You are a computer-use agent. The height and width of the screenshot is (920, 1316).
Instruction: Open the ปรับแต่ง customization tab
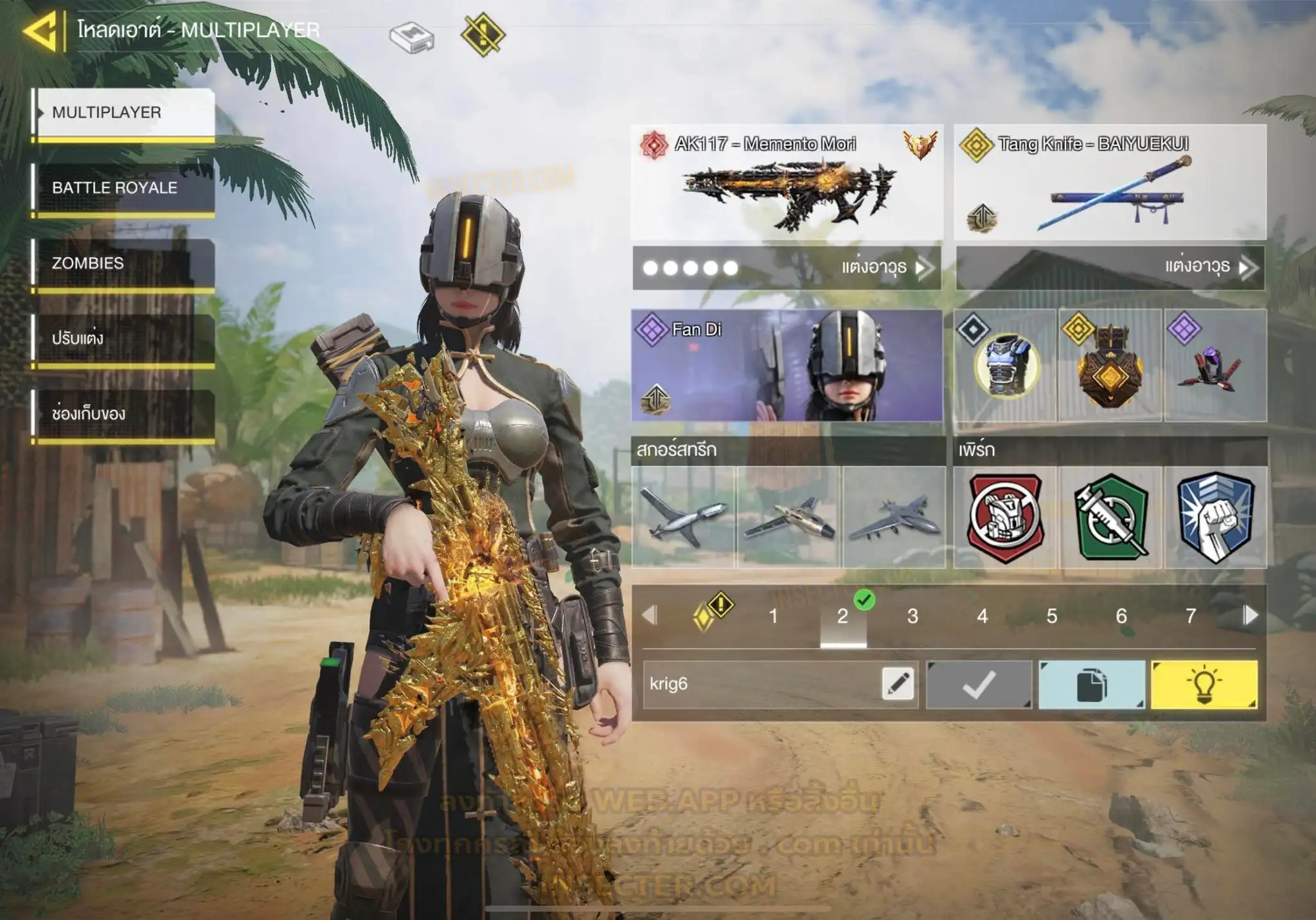123,338
